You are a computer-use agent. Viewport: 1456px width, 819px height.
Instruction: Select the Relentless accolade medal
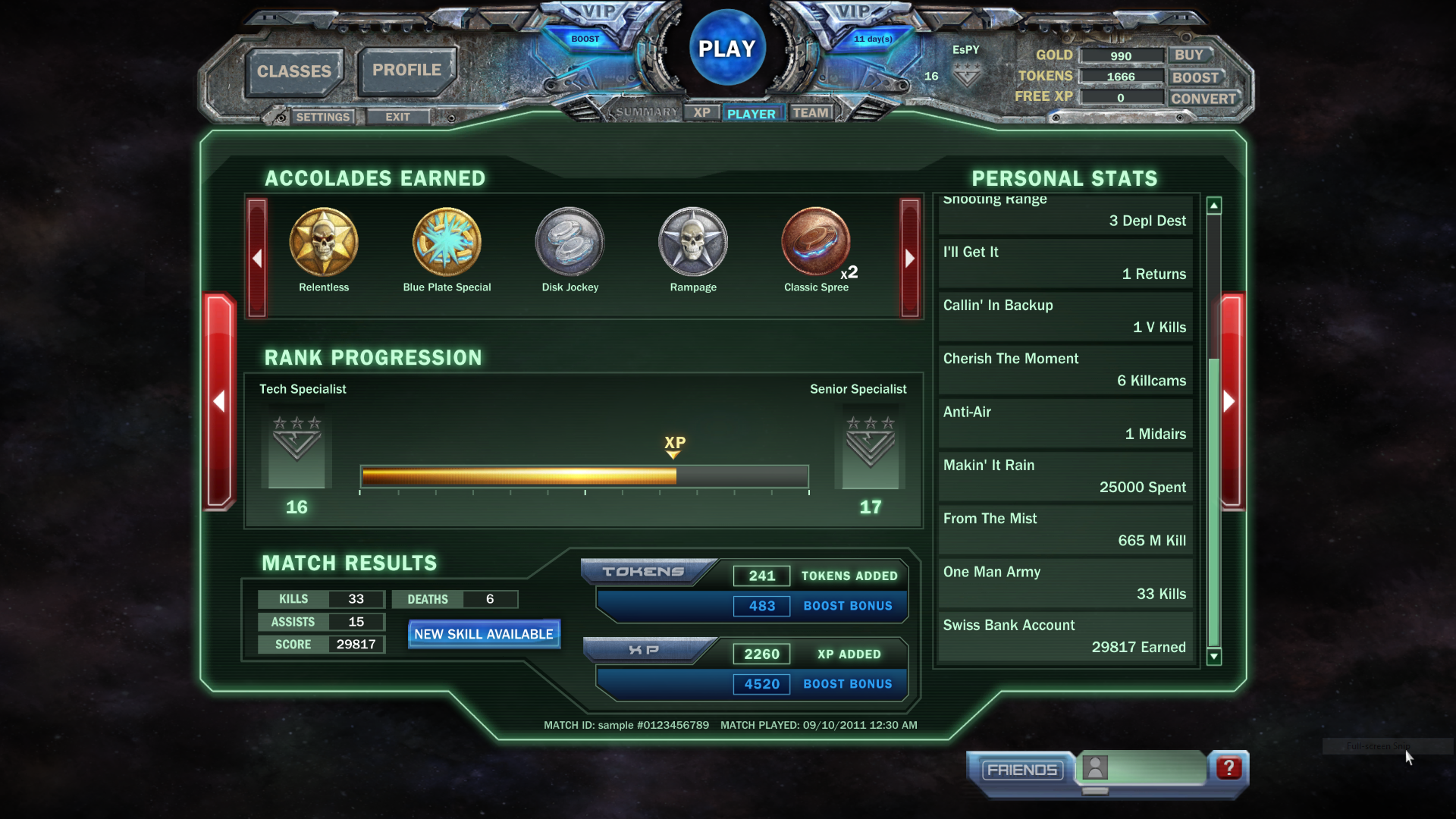(x=324, y=243)
